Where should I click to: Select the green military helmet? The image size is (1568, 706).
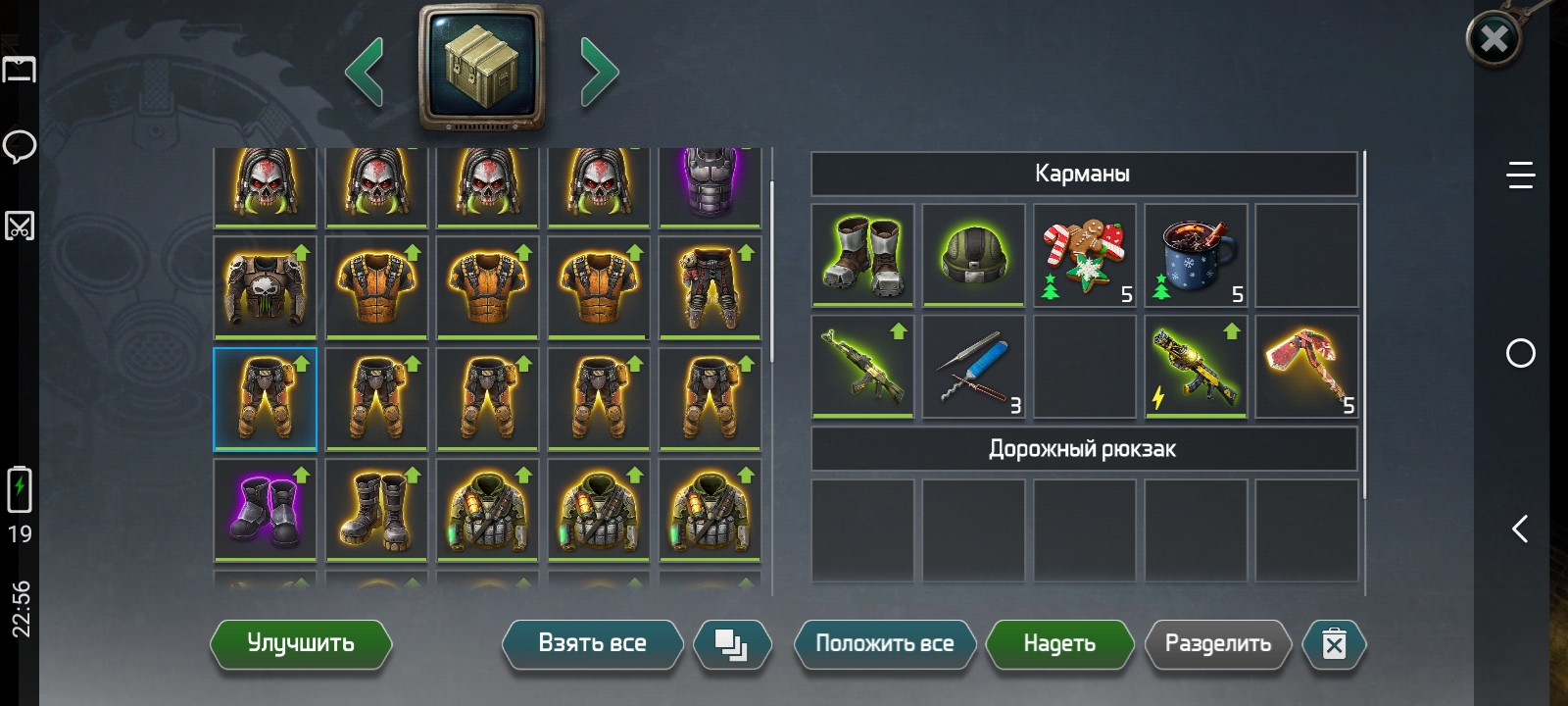(x=973, y=255)
